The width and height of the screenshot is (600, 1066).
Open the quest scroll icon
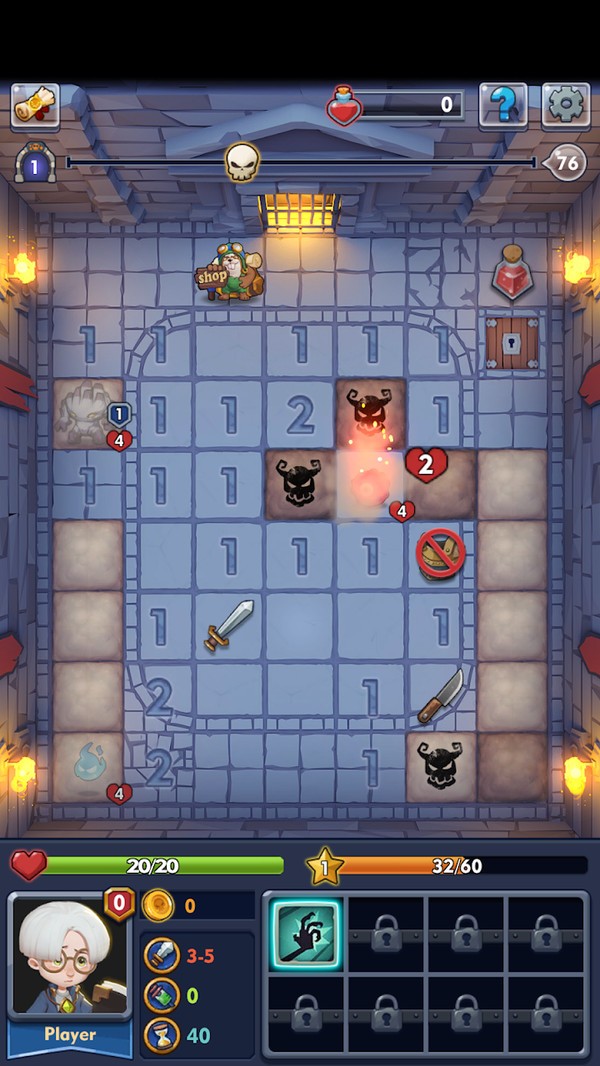[x=35, y=105]
